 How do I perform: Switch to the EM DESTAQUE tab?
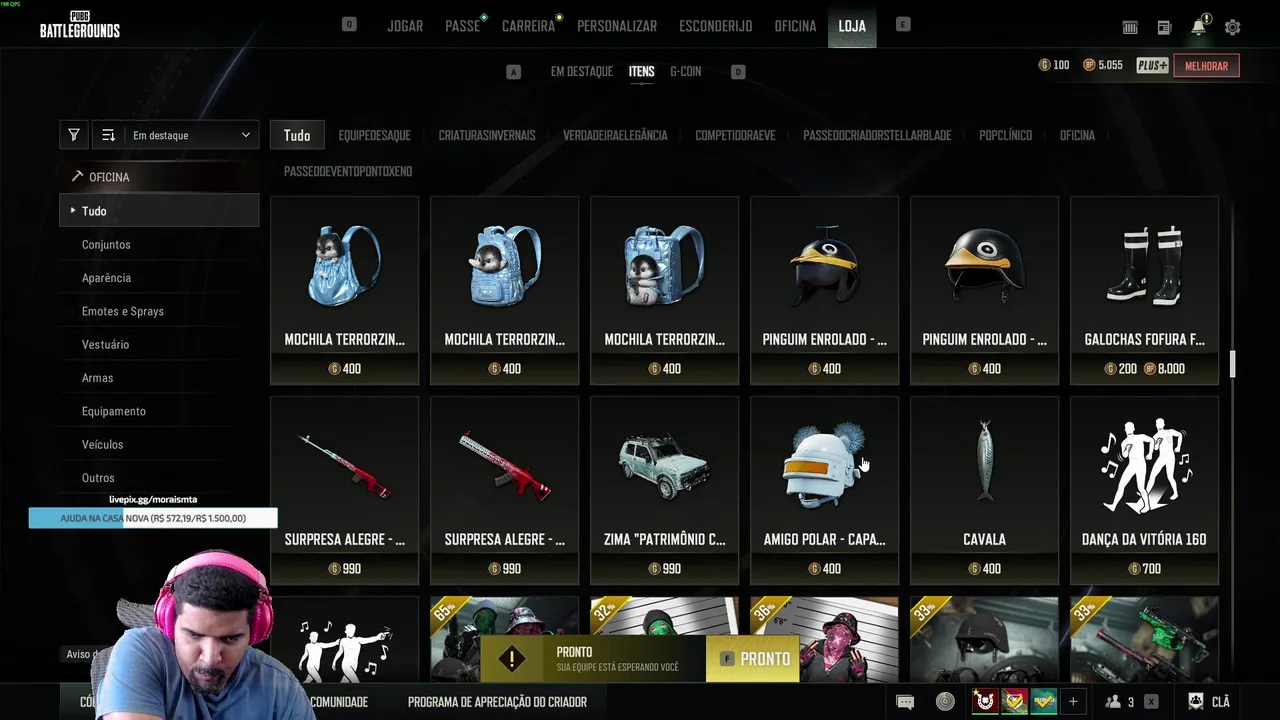[x=581, y=72]
